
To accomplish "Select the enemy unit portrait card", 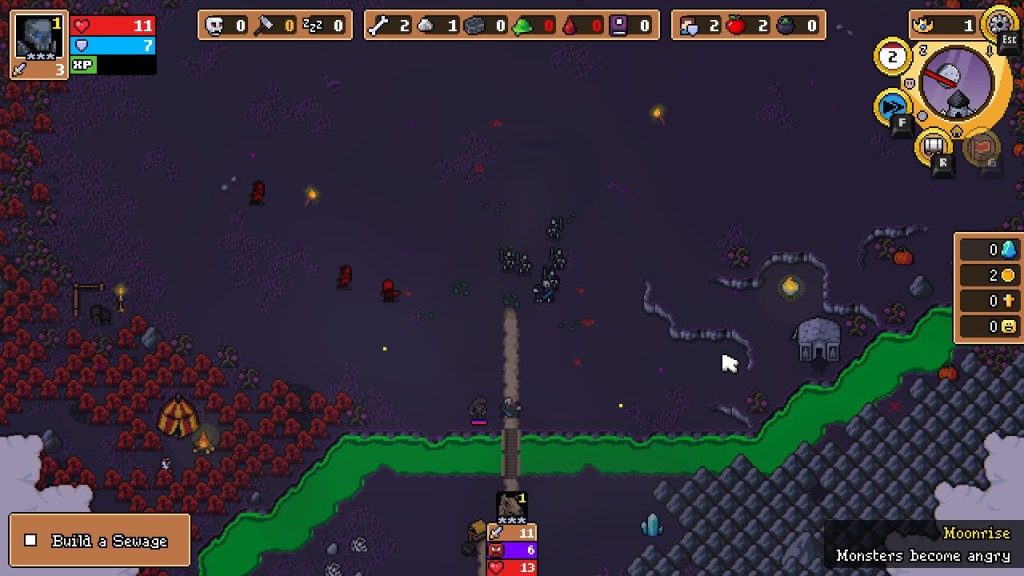I will 511,506.
